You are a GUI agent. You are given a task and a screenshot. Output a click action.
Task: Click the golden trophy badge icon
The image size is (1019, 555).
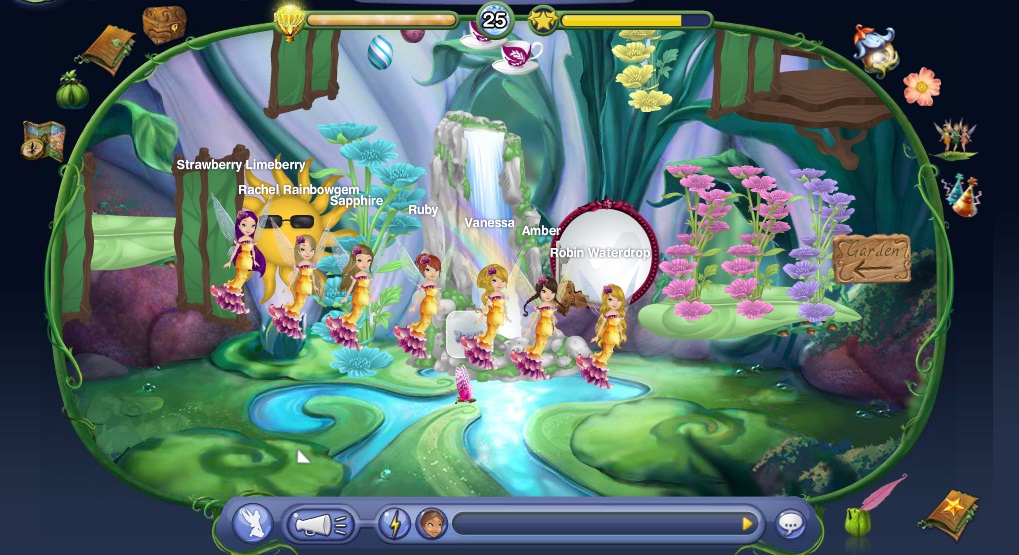coord(289,19)
